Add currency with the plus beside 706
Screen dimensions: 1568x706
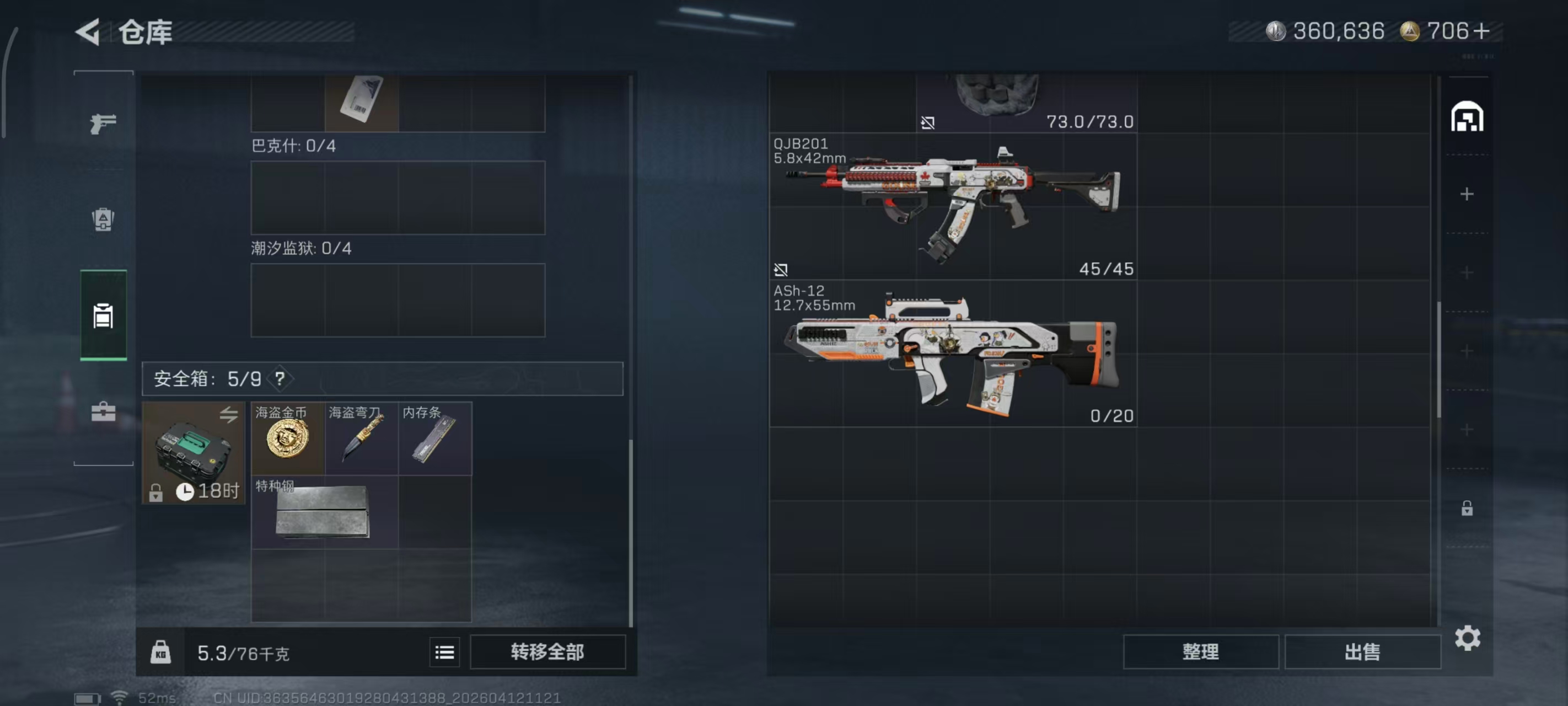[x=1482, y=30]
